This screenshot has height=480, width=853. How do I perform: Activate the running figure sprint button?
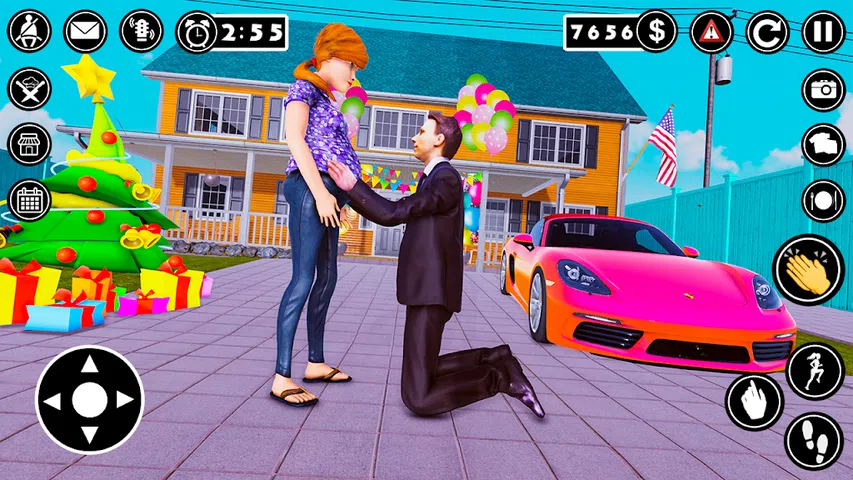[815, 371]
